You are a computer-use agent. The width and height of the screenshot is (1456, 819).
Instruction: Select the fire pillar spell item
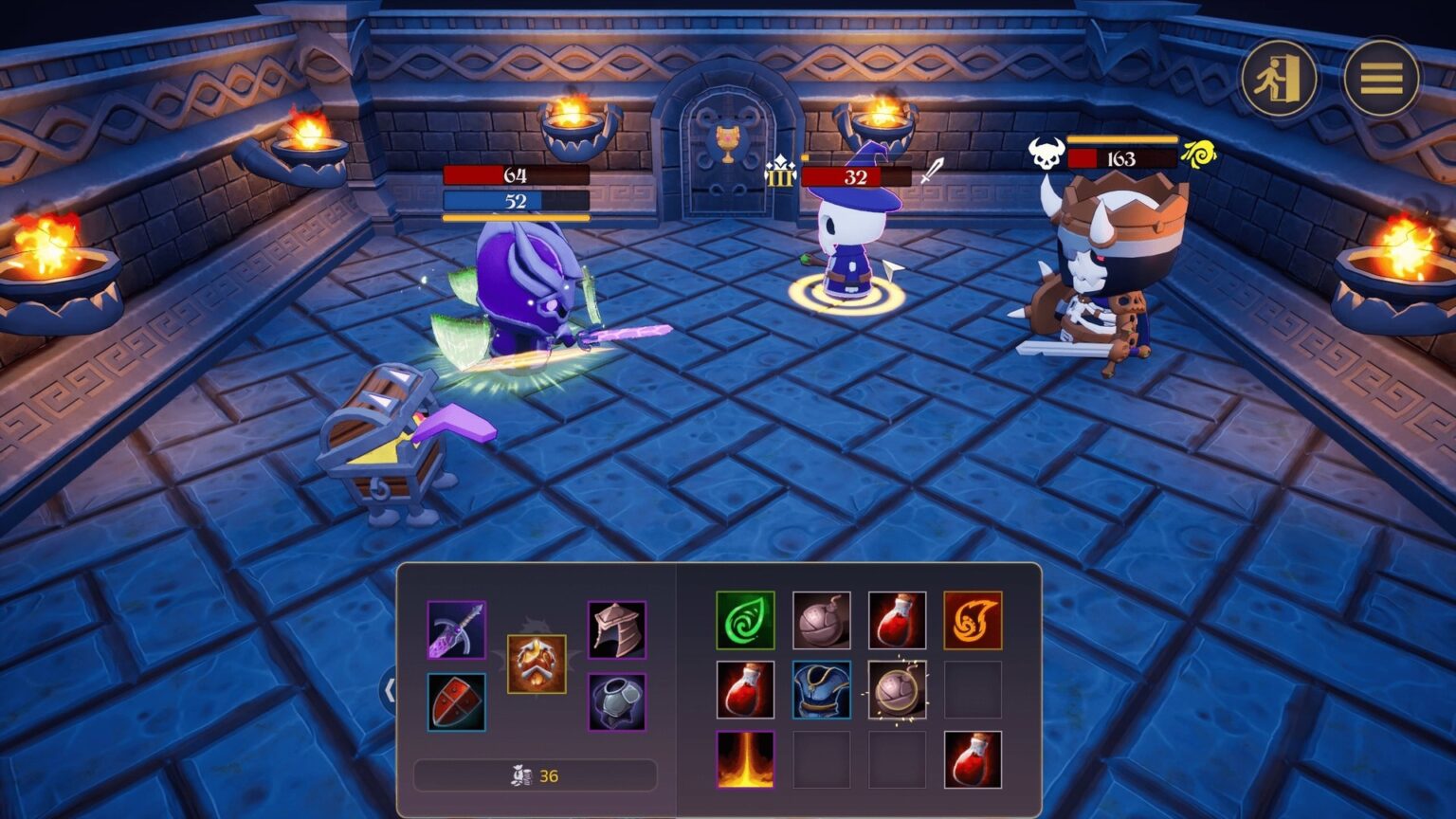pyautogui.click(x=745, y=759)
